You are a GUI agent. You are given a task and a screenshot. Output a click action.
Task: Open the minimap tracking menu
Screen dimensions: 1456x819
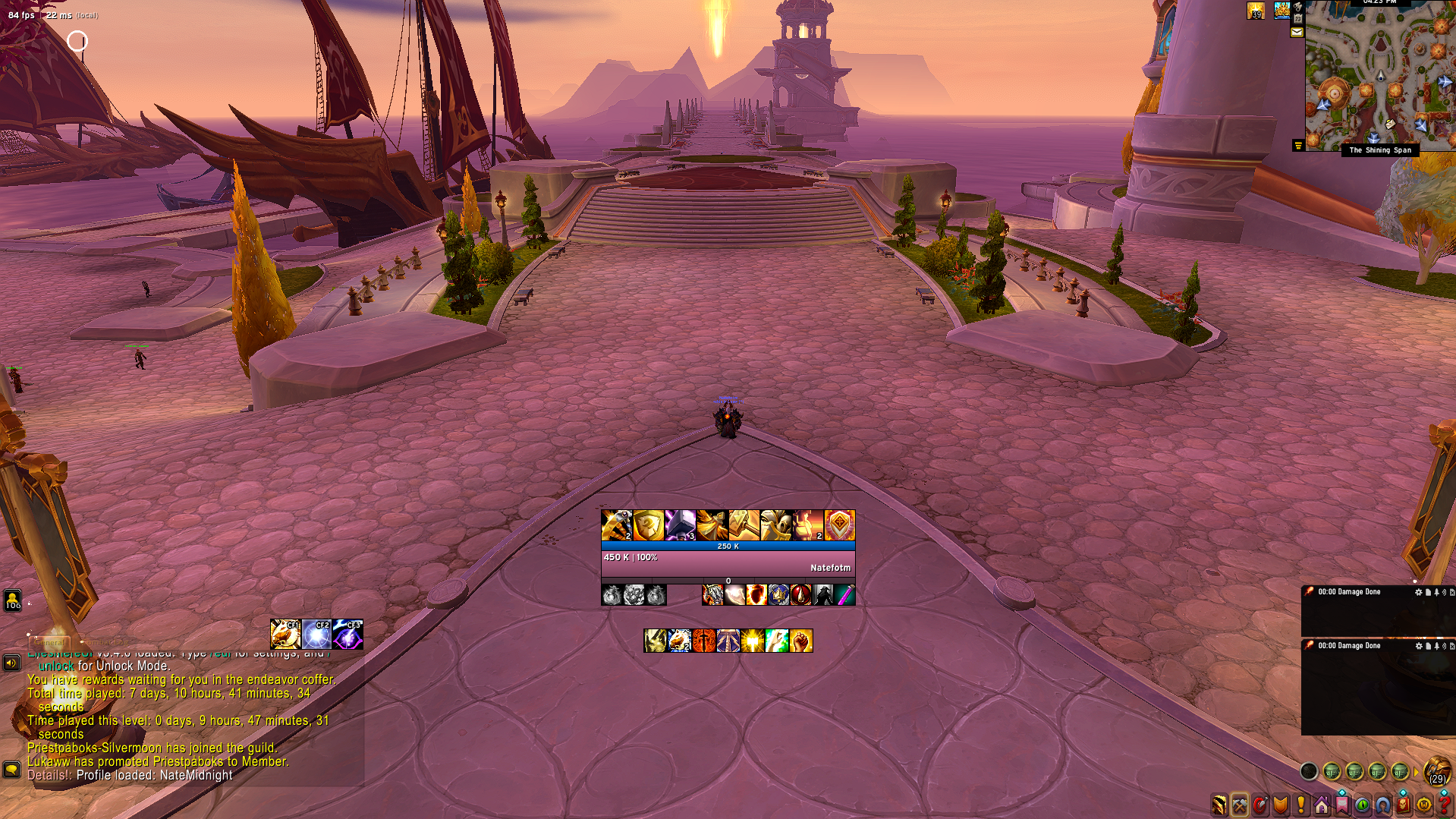(1298, 7)
